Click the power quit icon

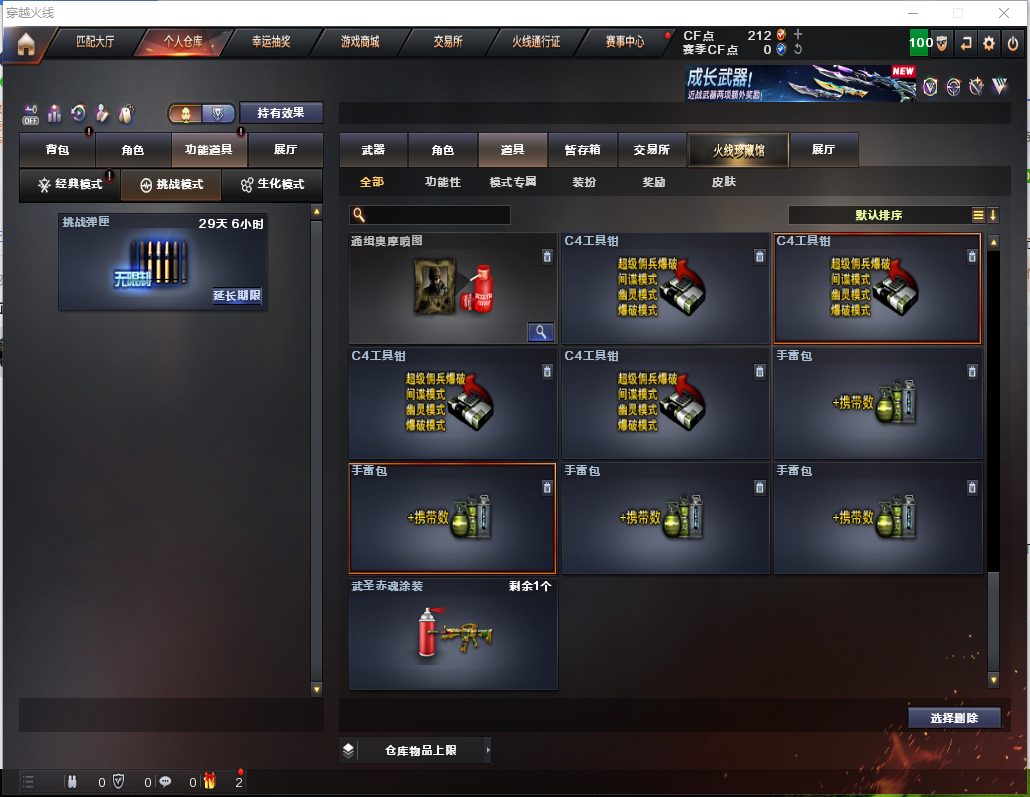tap(1013, 43)
